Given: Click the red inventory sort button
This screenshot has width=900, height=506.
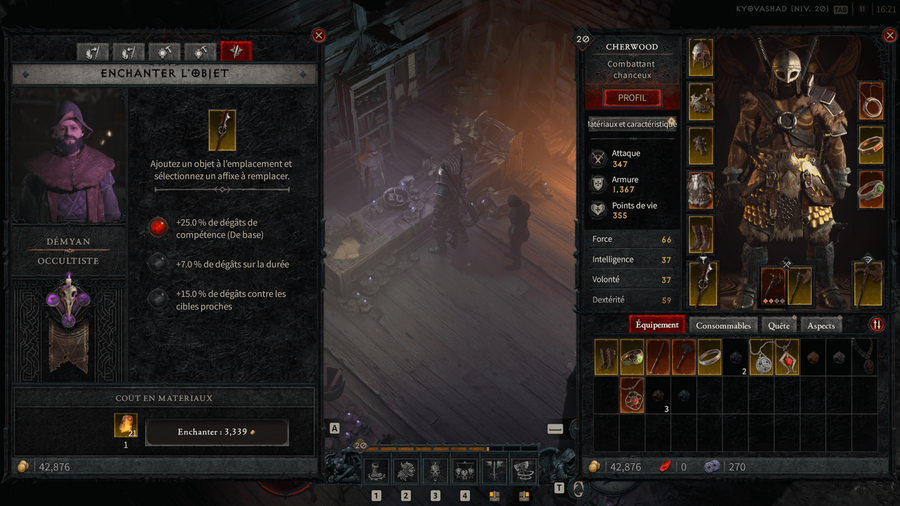Looking at the screenshot, I should (x=877, y=325).
